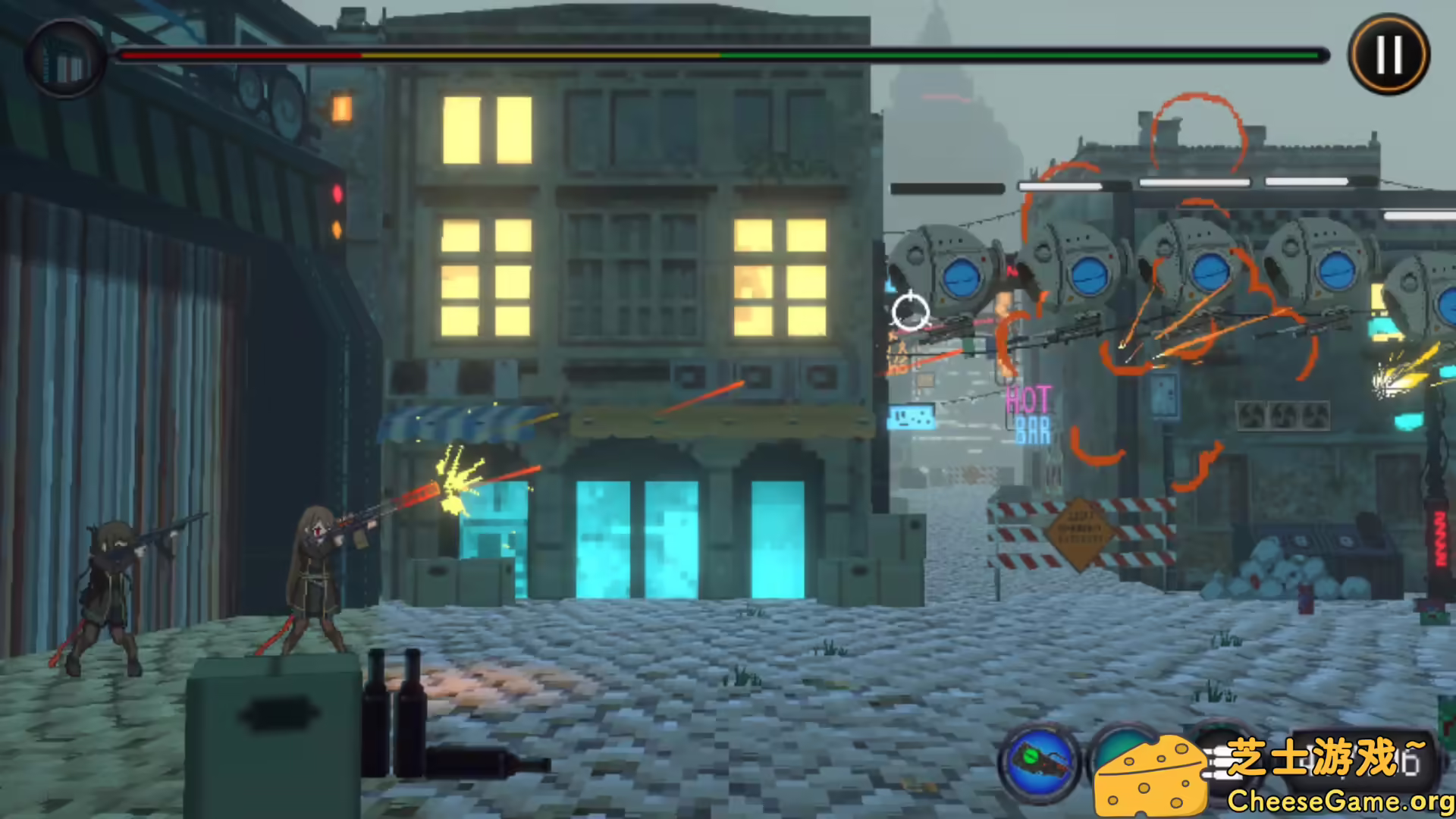Tap the darkened third skill icon
This screenshot has height=819, width=1456.
pyautogui.click(x=1225, y=758)
